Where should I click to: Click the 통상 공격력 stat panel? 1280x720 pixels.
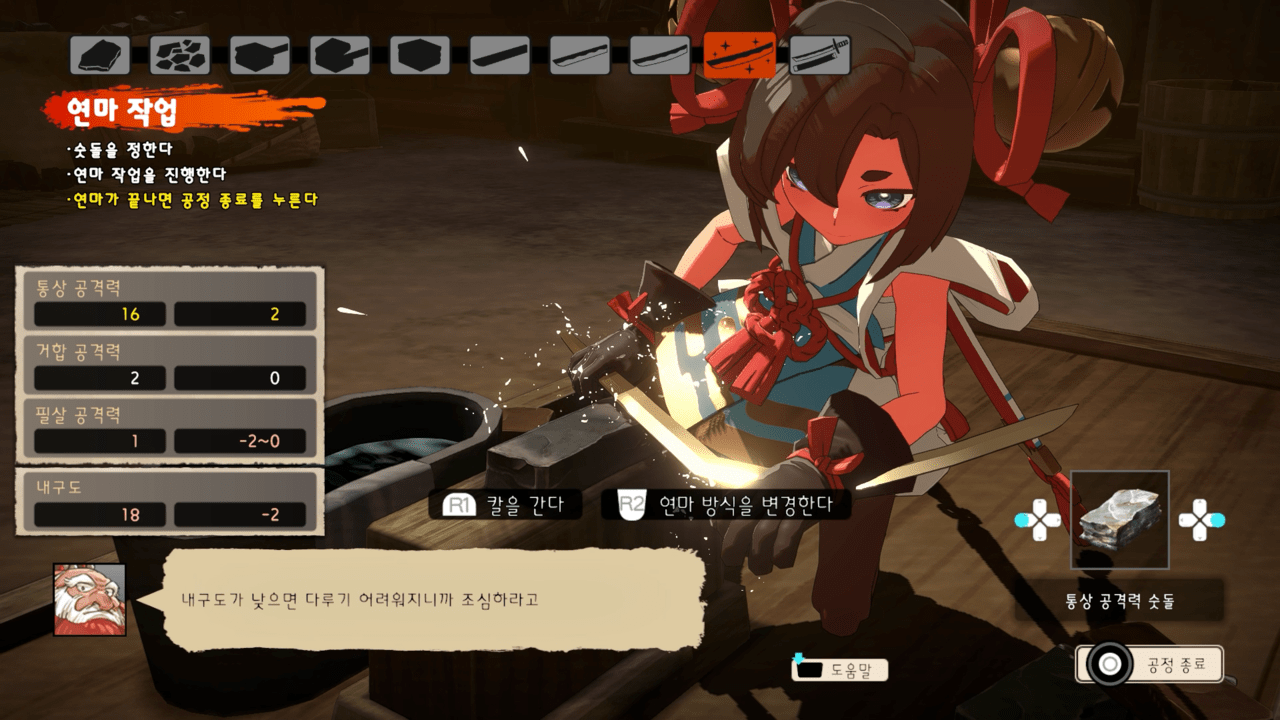pos(170,300)
